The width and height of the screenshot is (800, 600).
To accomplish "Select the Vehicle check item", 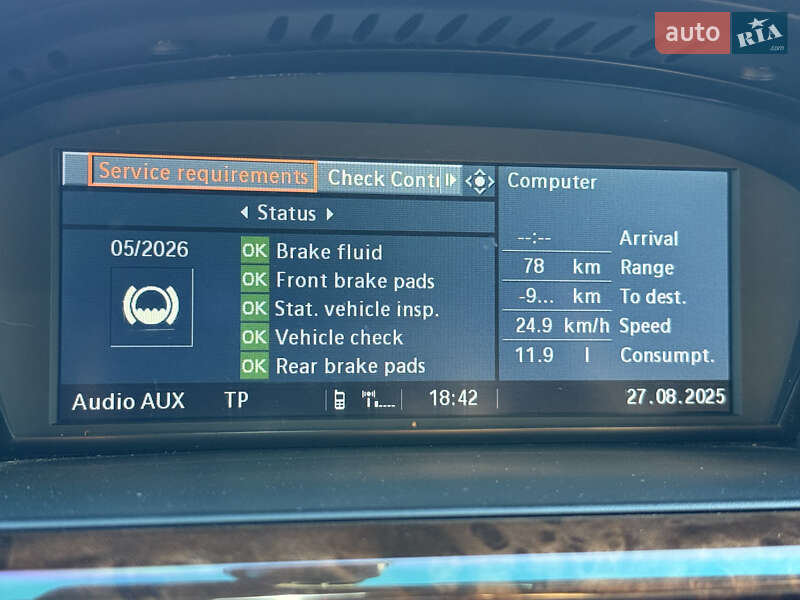I will click(339, 338).
